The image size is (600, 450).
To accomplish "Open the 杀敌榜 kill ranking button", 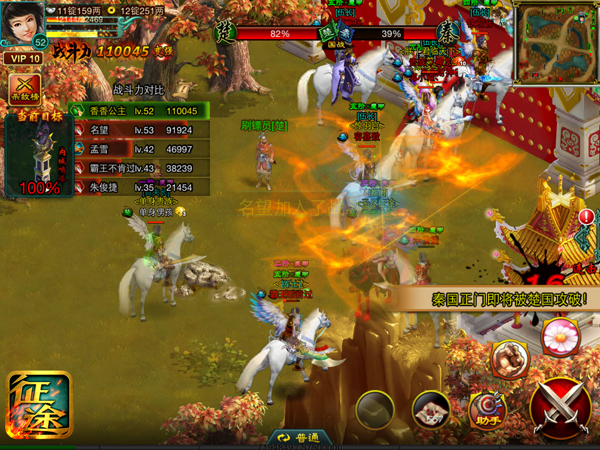I will click(25, 90).
